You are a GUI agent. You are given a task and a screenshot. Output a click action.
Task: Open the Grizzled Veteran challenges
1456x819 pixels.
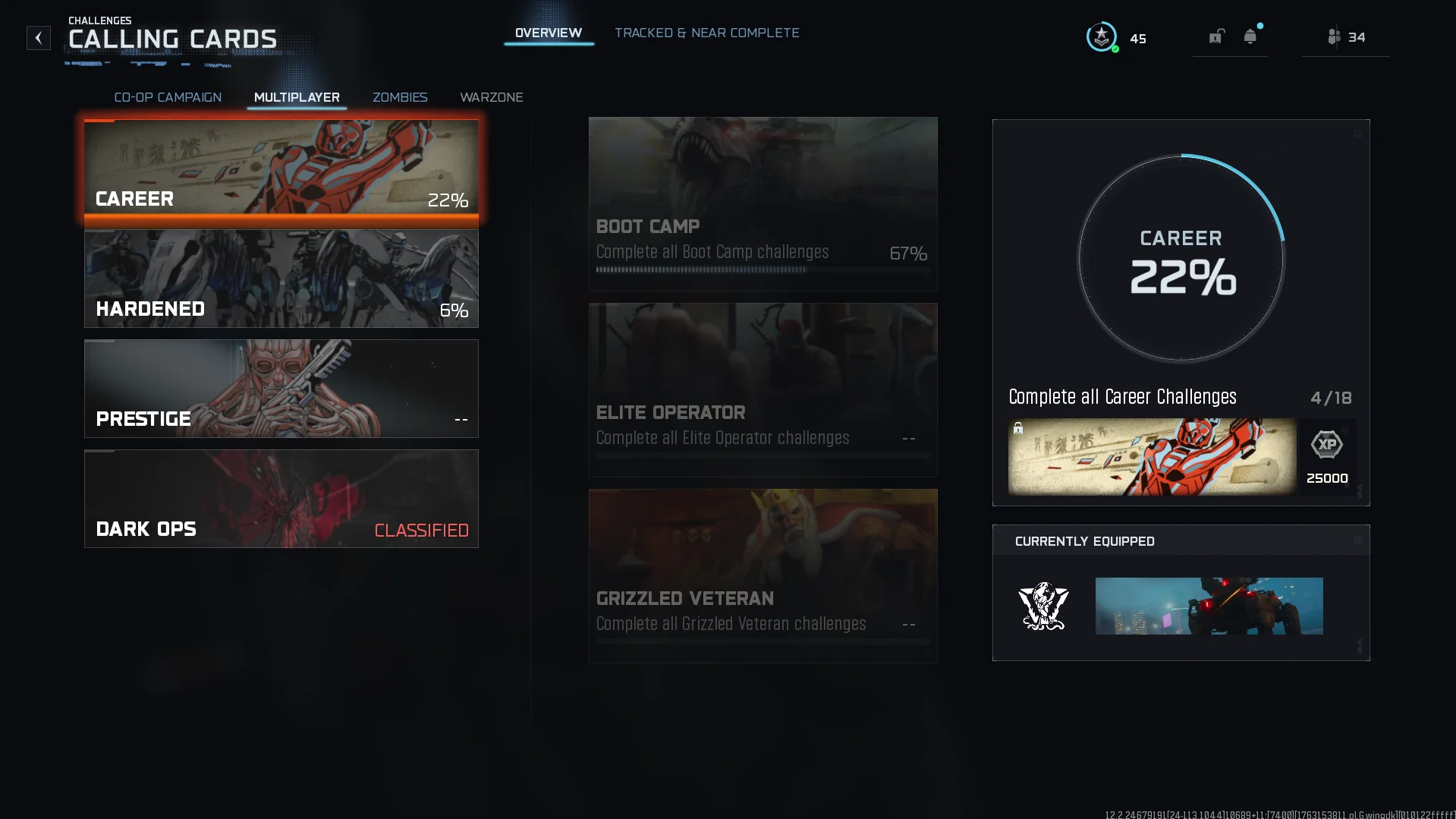(763, 575)
